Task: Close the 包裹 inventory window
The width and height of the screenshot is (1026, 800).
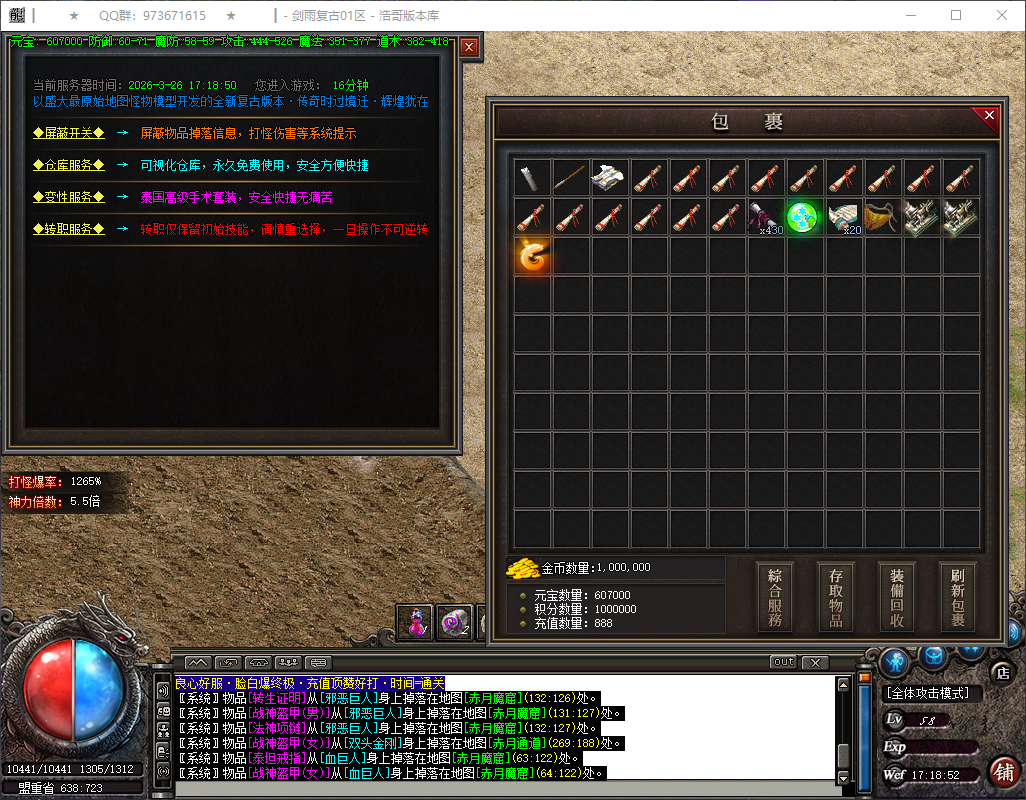Action: coord(989,116)
